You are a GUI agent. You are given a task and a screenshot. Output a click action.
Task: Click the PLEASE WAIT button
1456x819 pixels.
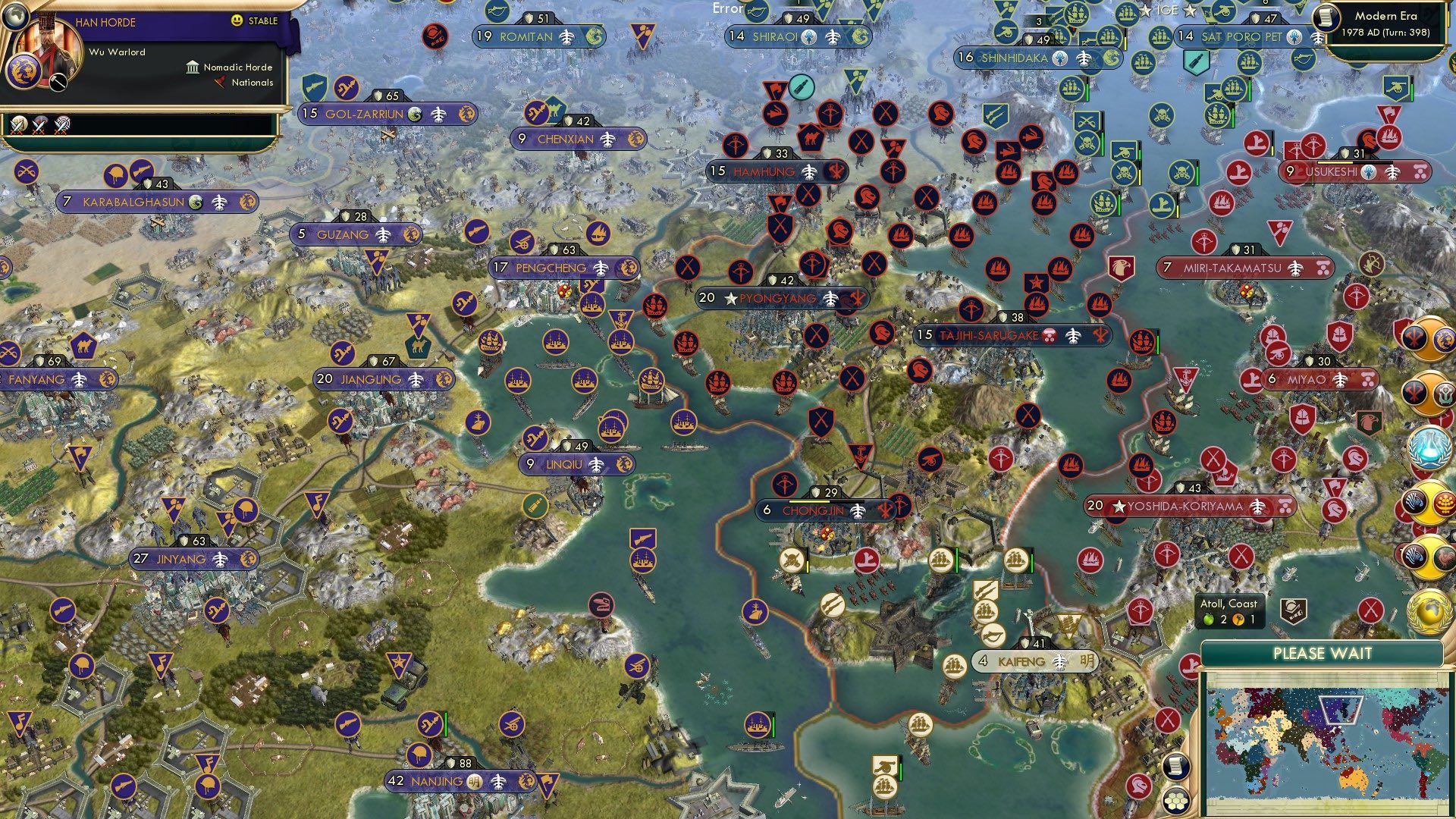click(x=1323, y=653)
